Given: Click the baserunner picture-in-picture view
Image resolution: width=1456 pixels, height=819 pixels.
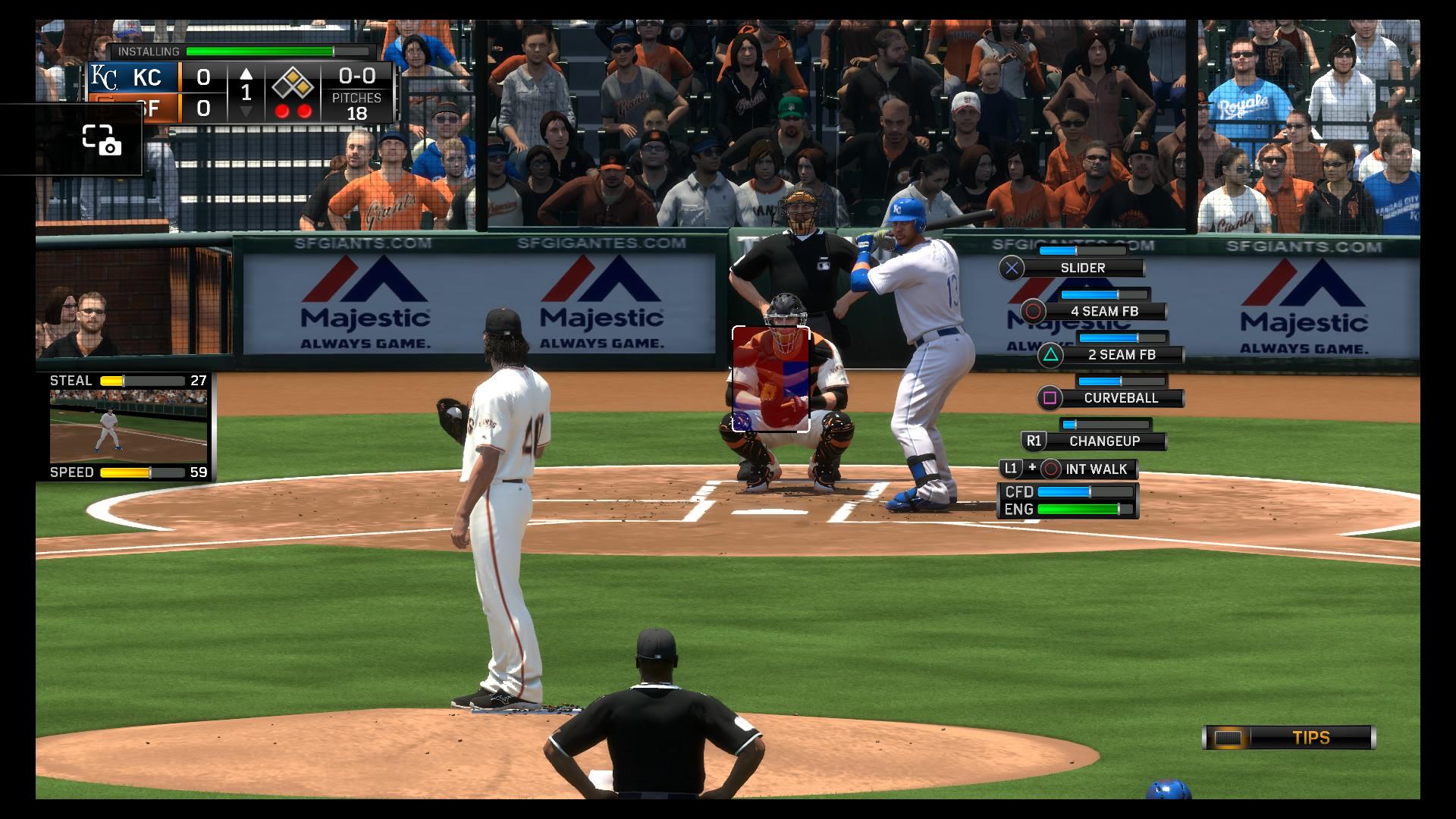Looking at the screenshot, I should pyautogui.click(x=128, y=426).
